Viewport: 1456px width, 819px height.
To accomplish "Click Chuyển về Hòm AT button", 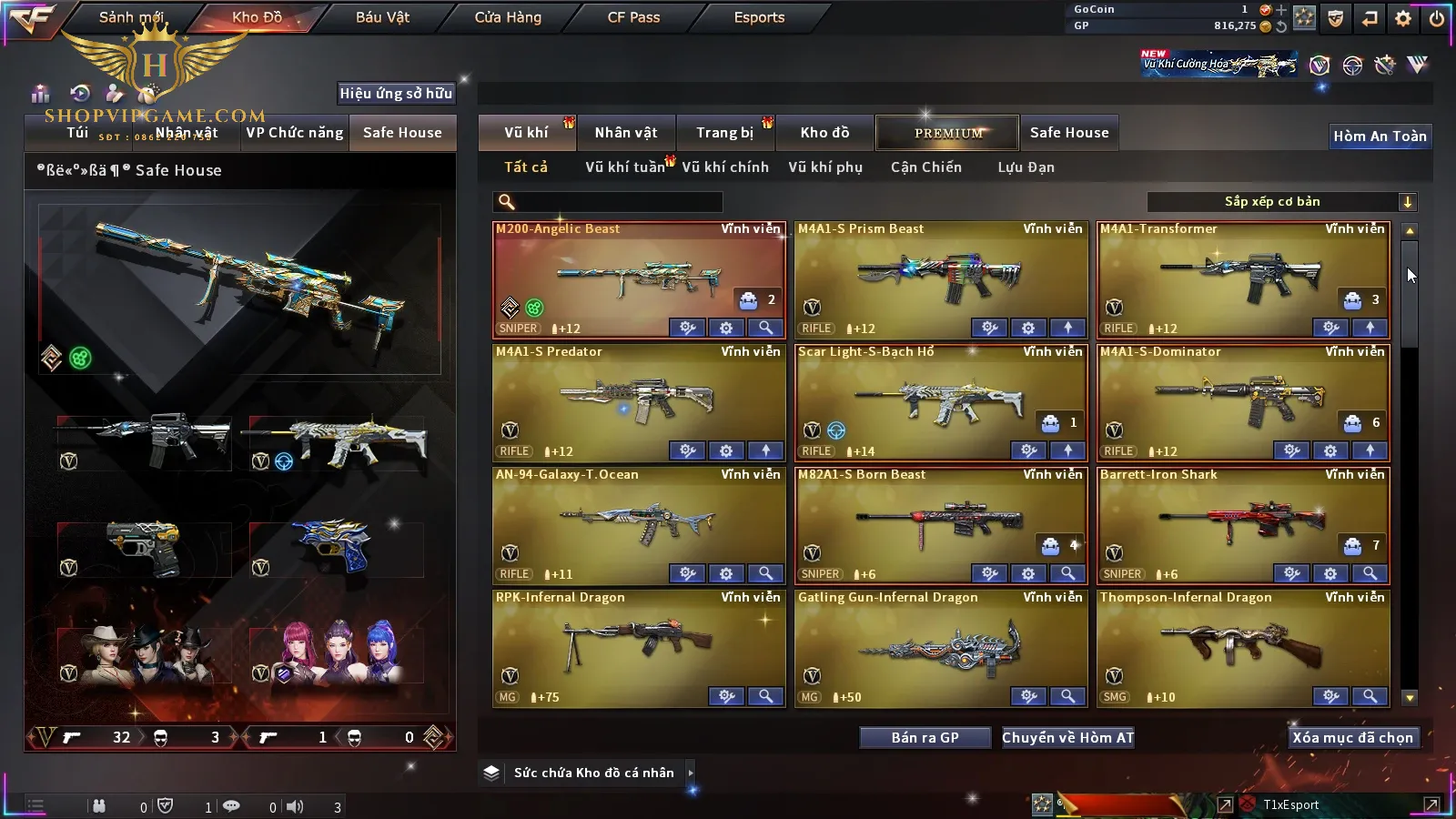I will [1068, 738].
